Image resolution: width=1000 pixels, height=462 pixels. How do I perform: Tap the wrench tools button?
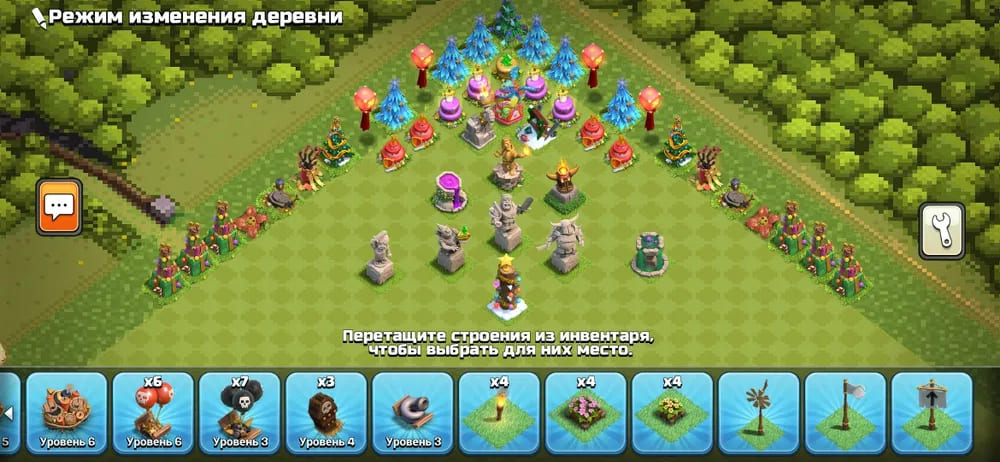942,230
